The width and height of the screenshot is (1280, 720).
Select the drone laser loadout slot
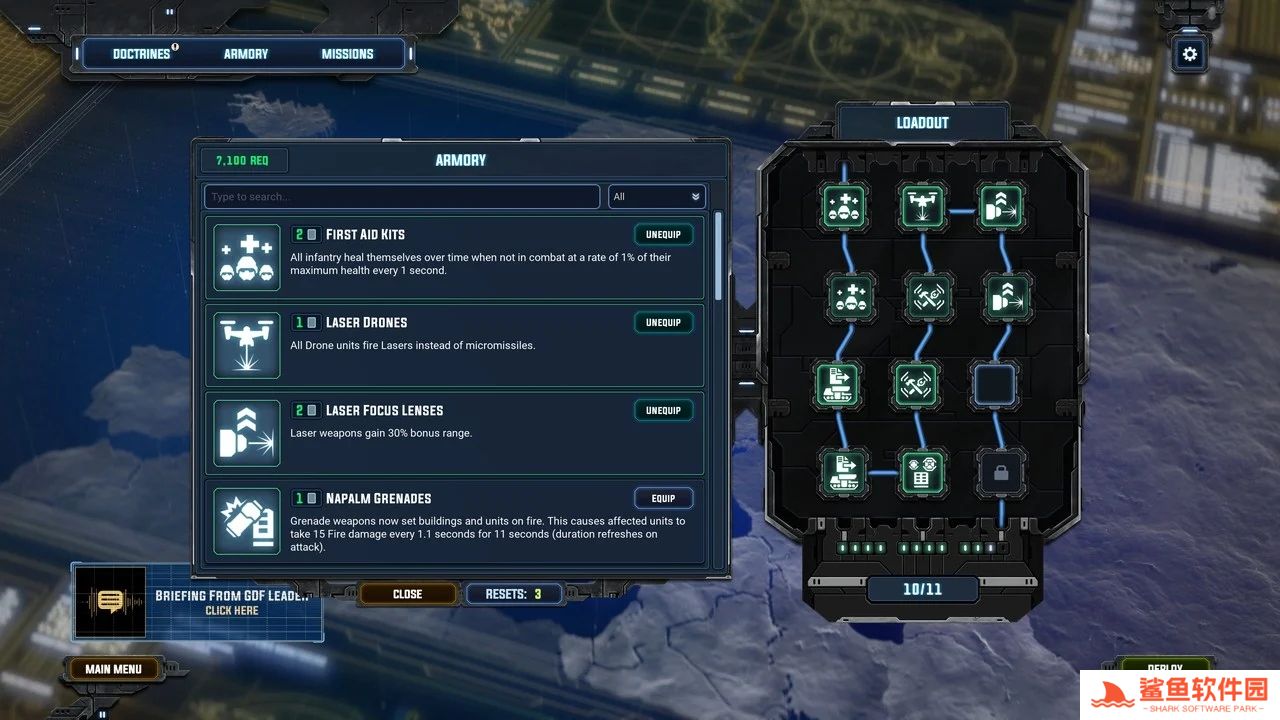pyautogui.click(x=922, y=207)
